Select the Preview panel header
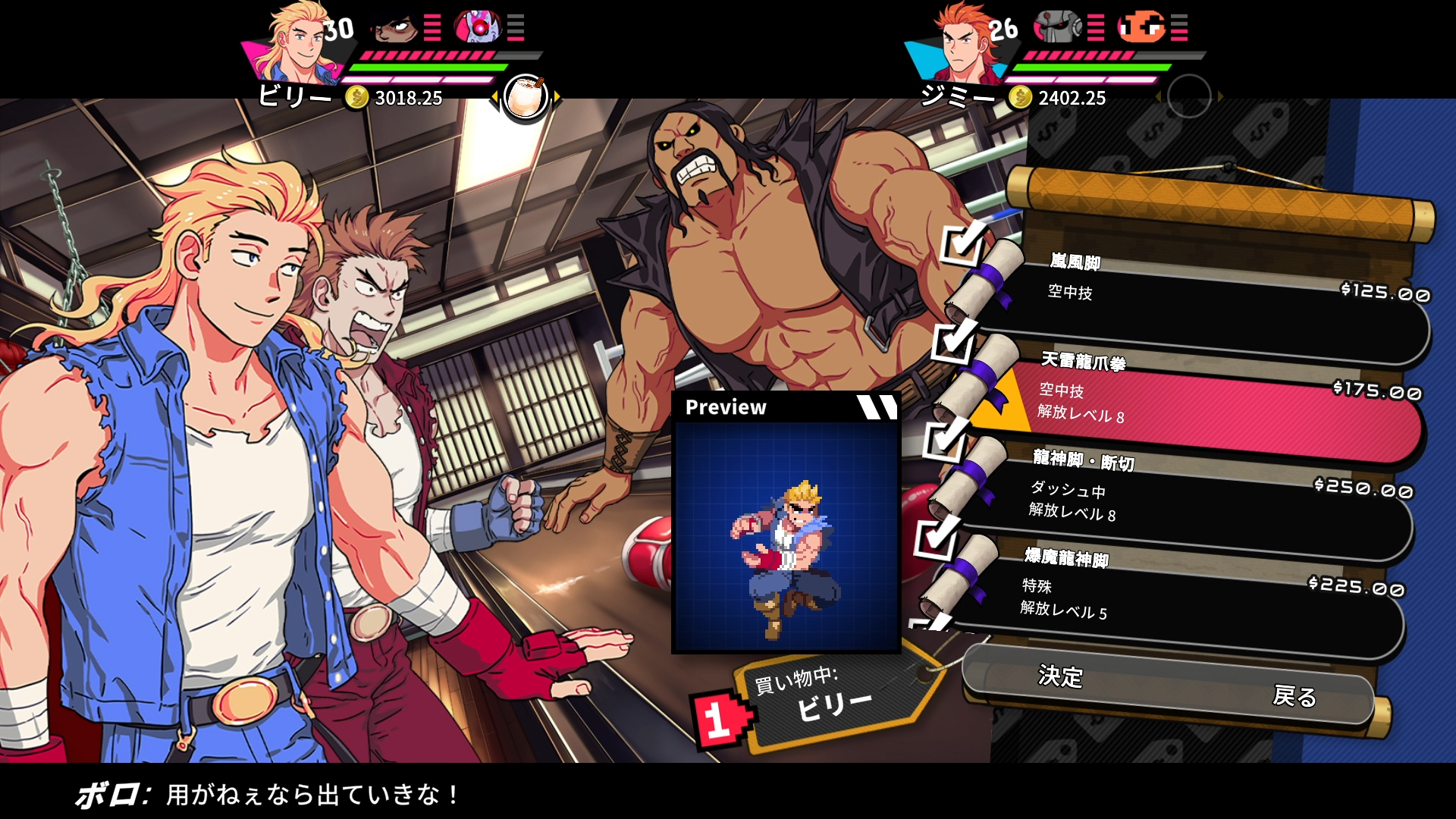1456x819 pixels. 726,407
